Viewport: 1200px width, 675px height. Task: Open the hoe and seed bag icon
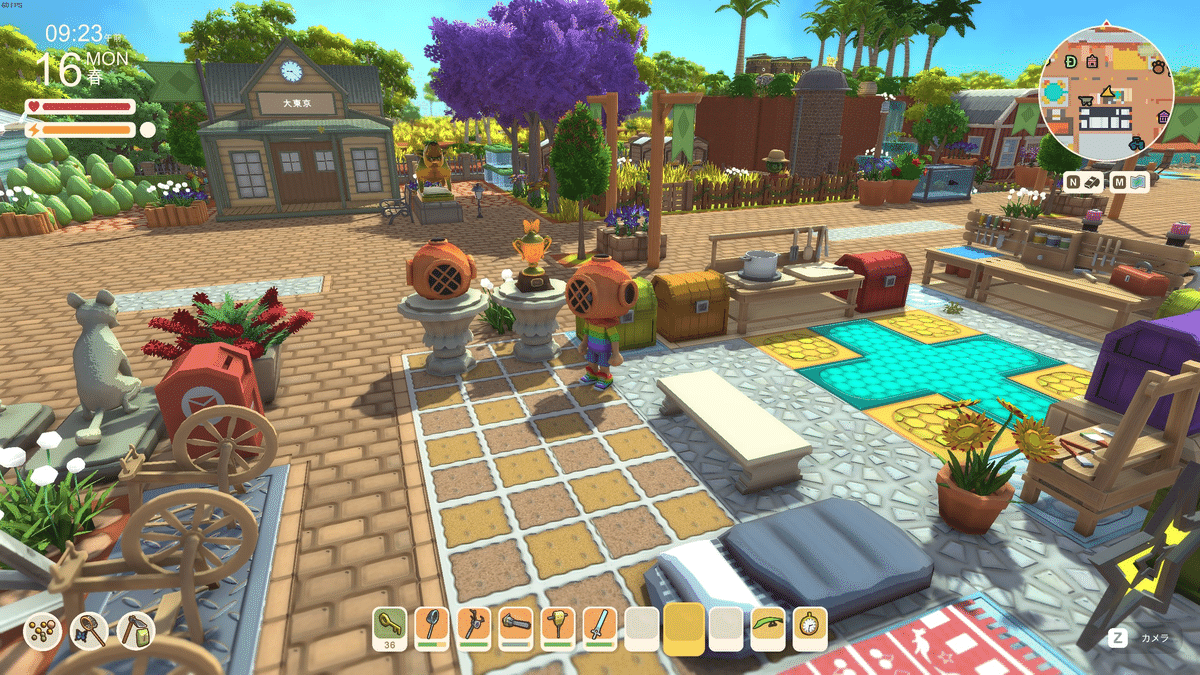135,631
